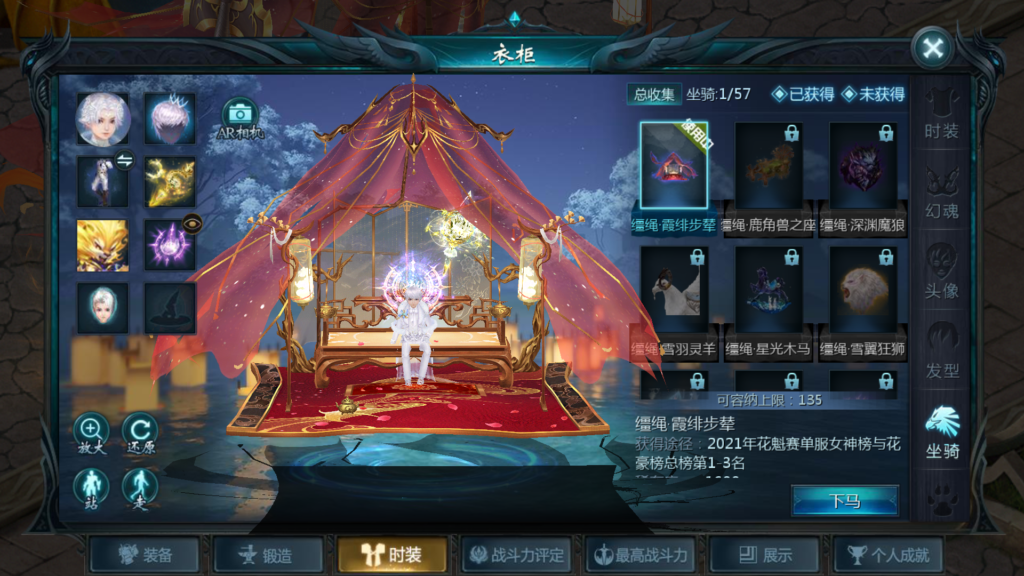Reset the view with 还原
This screenshot has height=576, width=1024.
(x=140, y=434)
